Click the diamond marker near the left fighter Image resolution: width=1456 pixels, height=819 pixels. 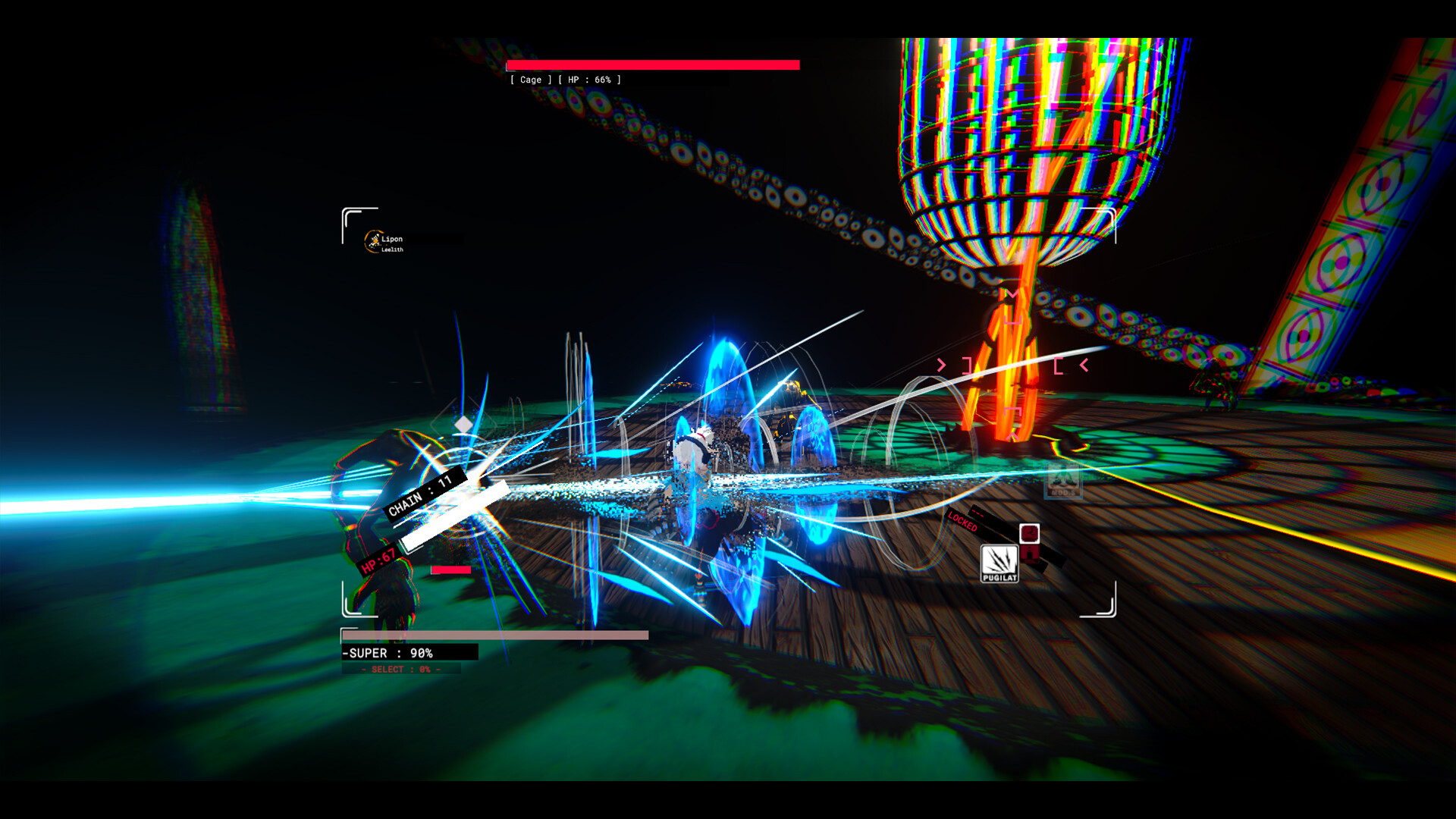(x=461, y=425)
